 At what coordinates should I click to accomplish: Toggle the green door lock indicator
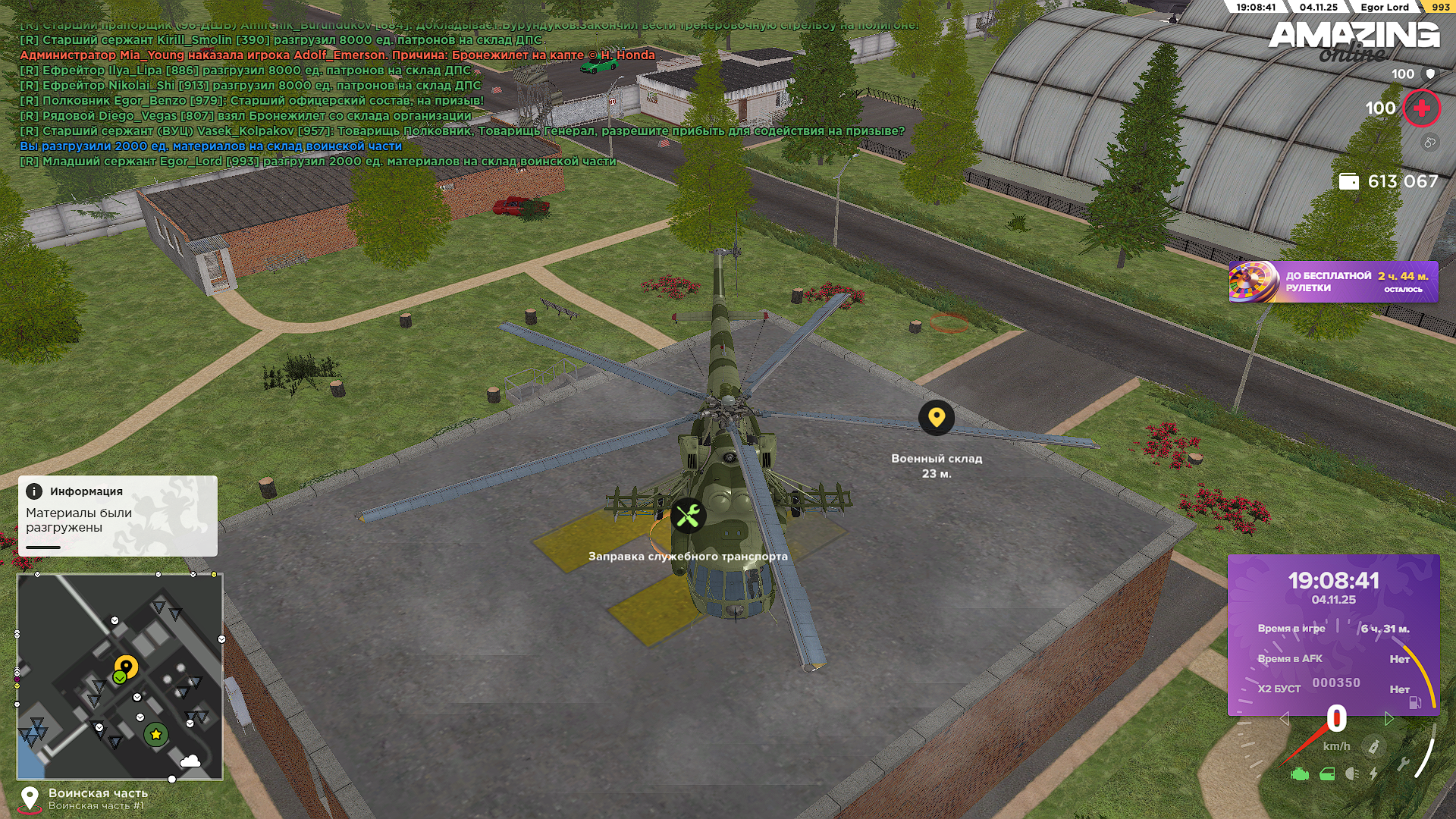pyautogui.click(x=1327, y=774)
